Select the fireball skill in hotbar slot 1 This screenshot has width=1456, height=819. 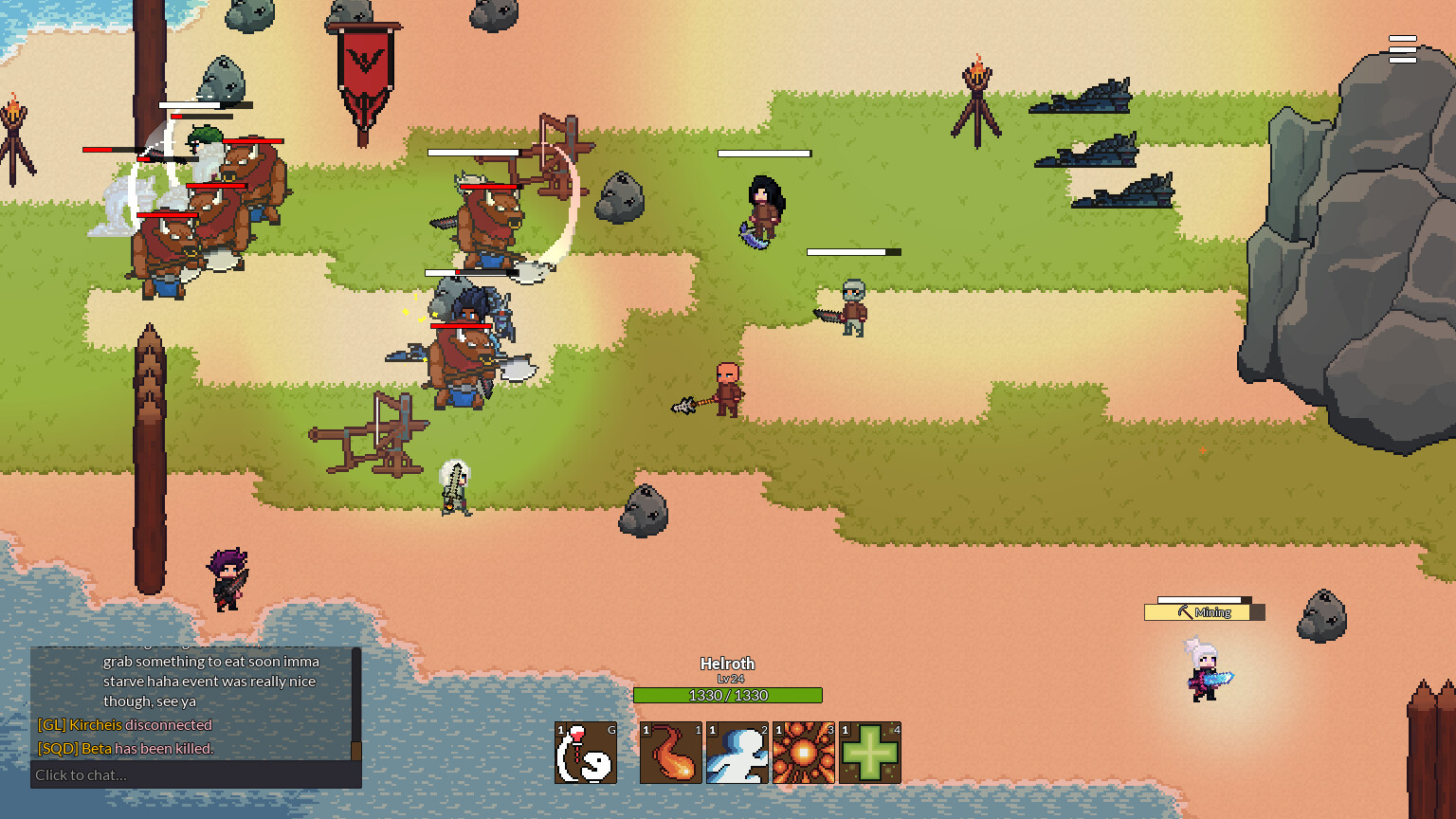671,752
